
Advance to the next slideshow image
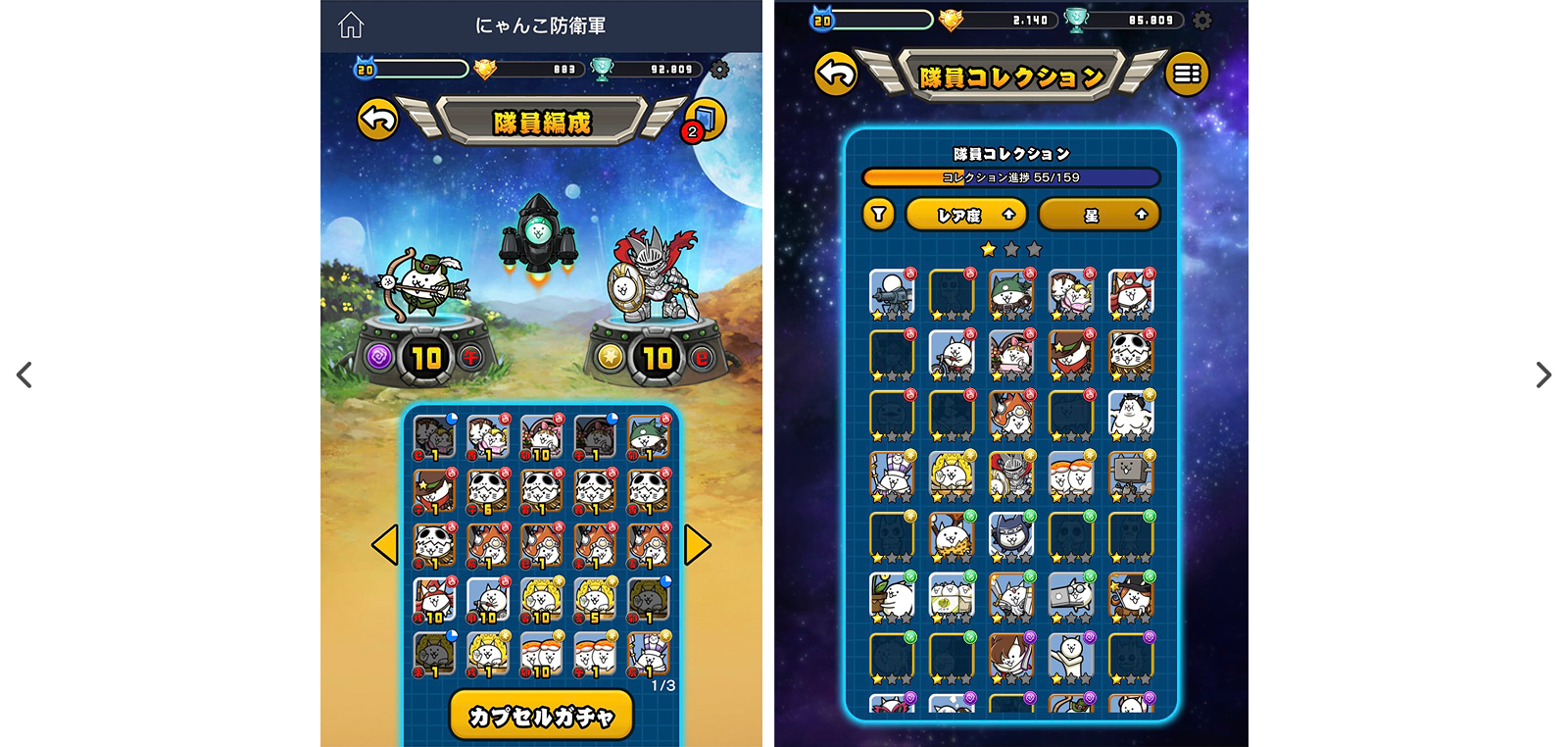pyautogui.click(x=1543, y=374)
